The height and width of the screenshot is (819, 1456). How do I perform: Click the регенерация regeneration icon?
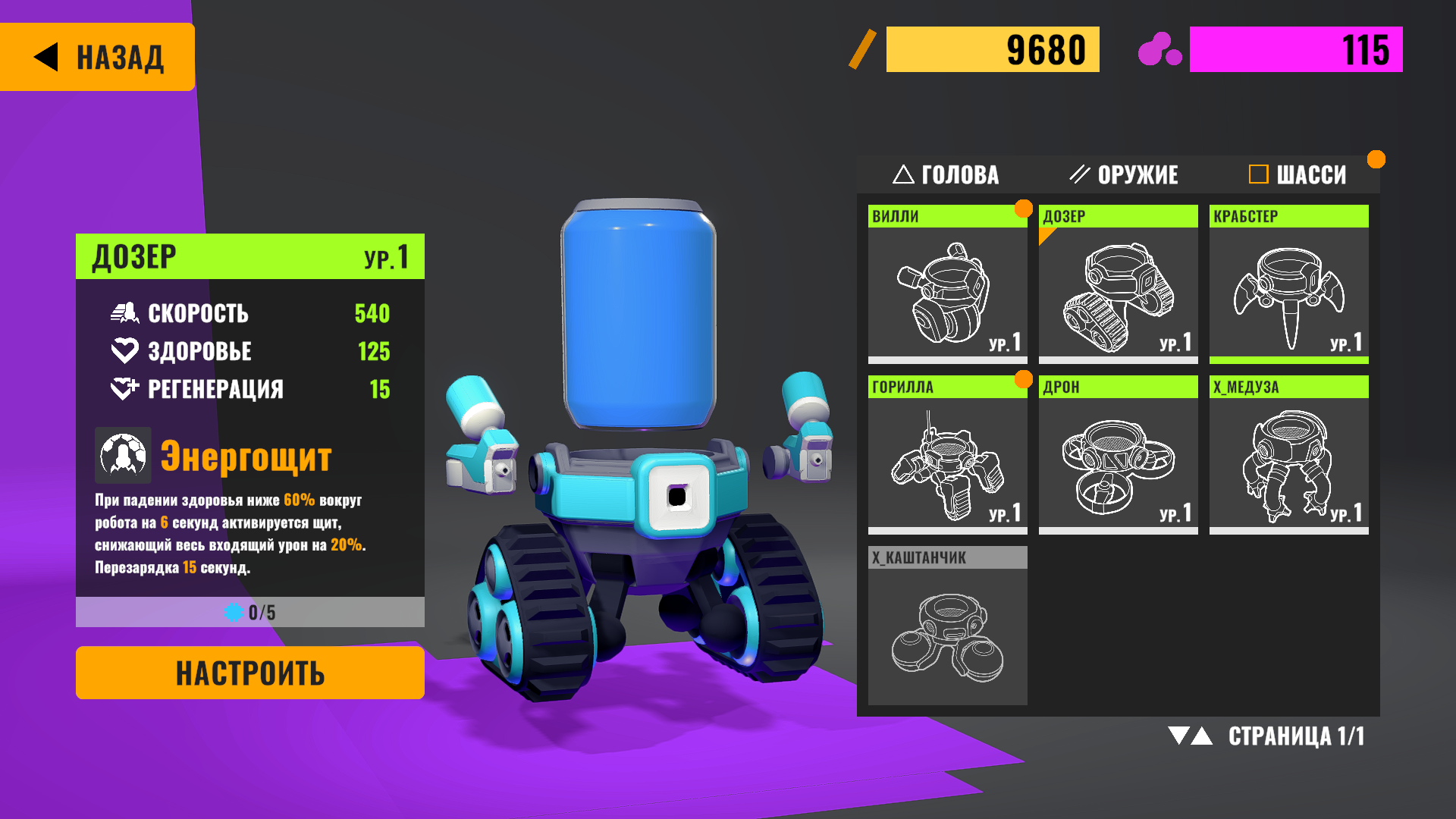pos(124,389)
